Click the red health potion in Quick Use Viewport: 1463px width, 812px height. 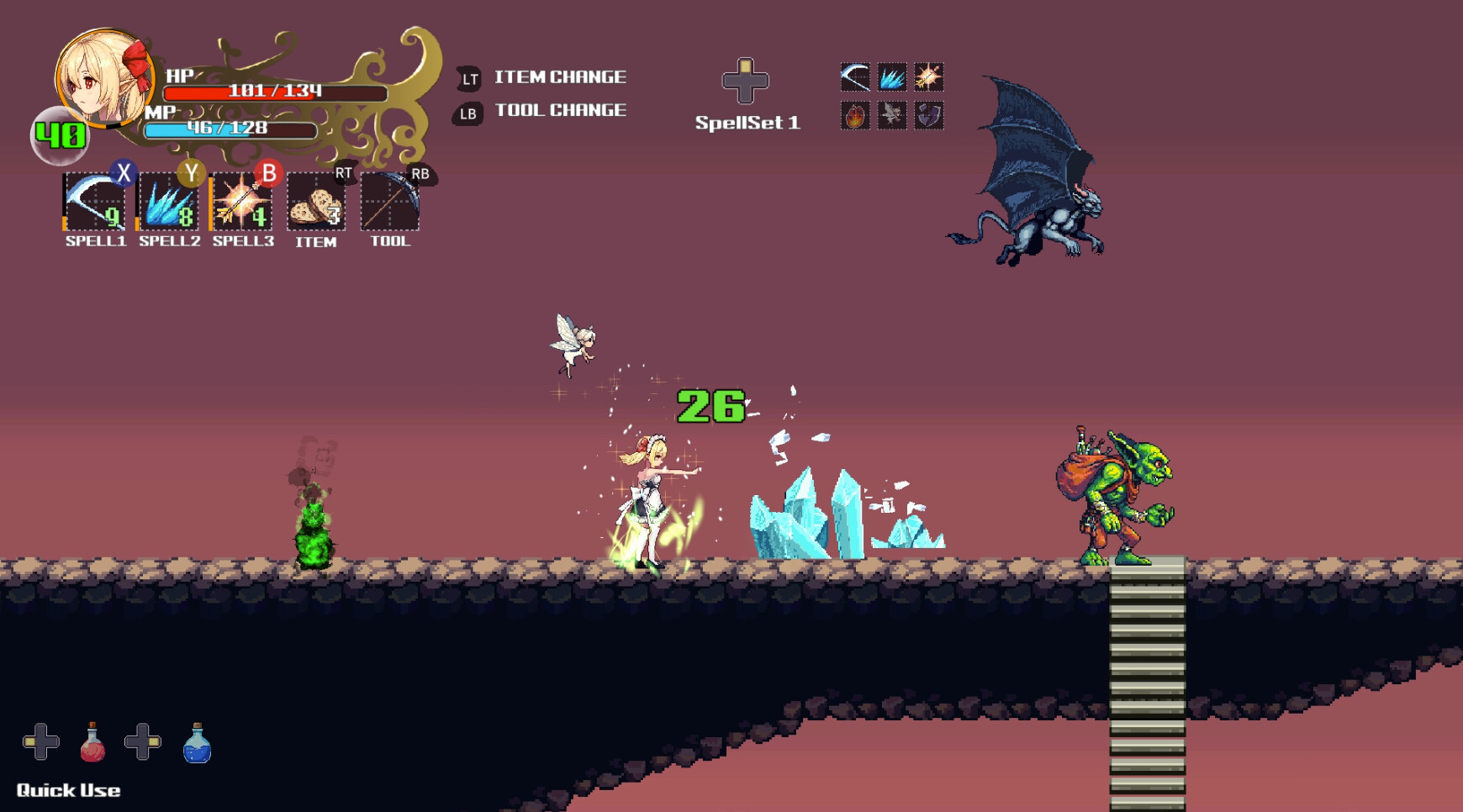click(92, 744)
